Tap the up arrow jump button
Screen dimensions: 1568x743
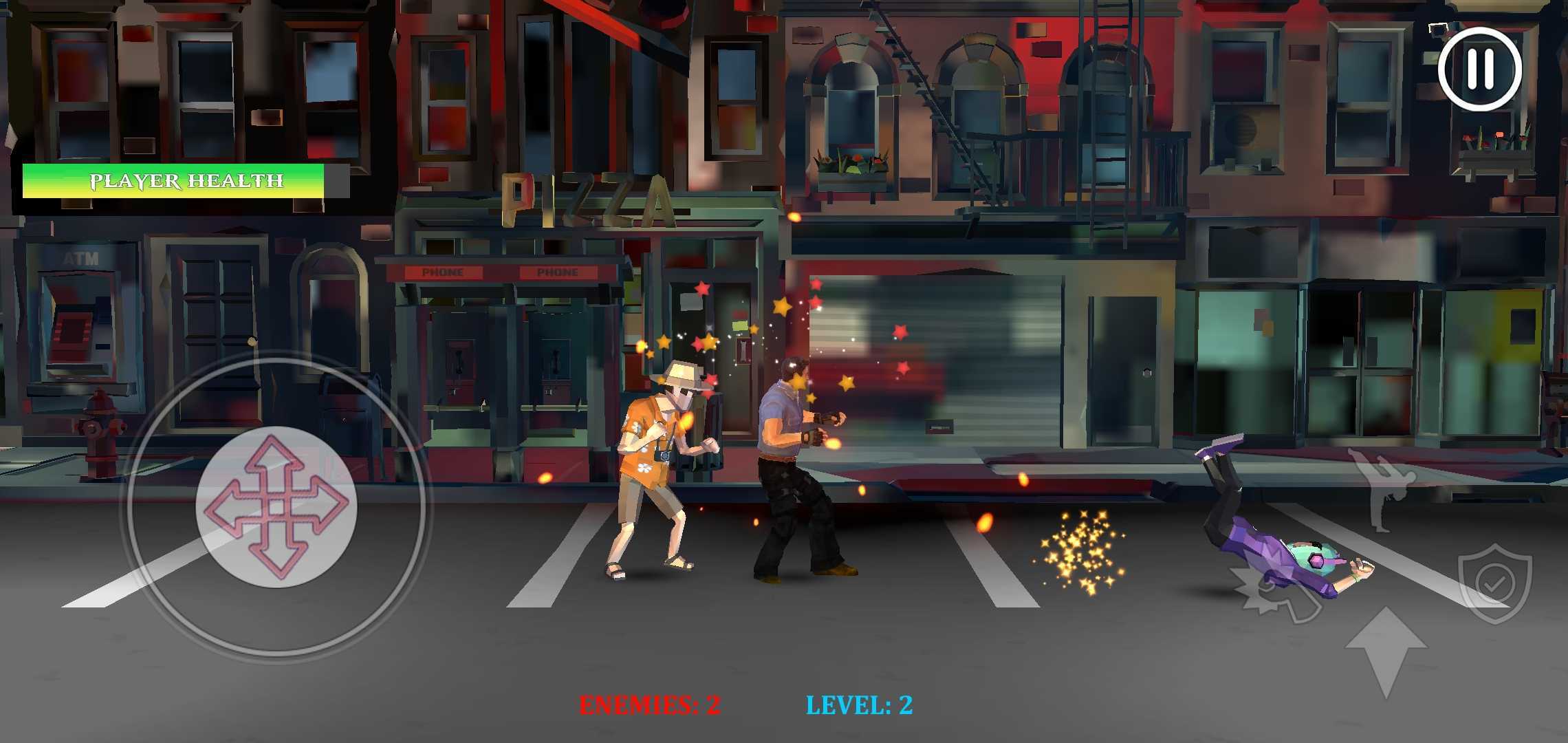pos(1385,651)
